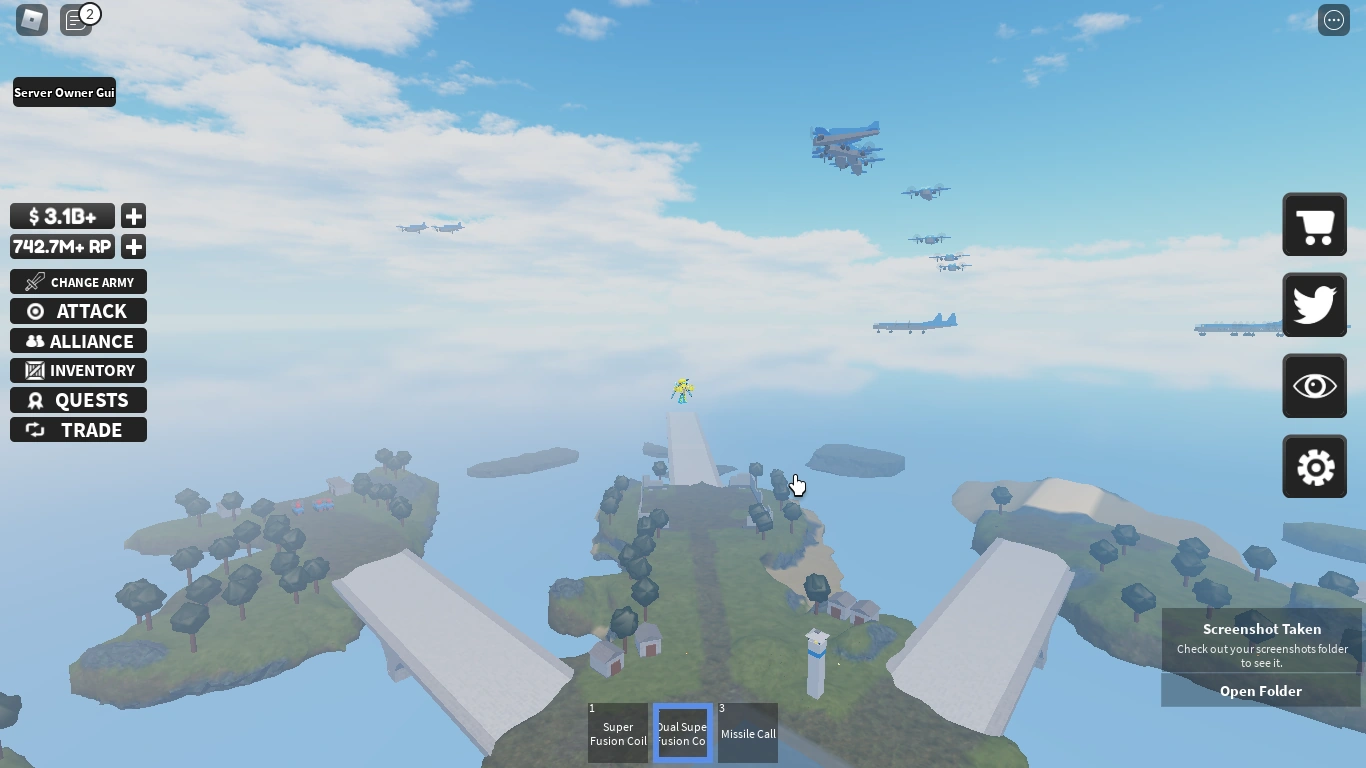The width and height of the screenshot is (1366, 768).
Task: Select the Attack crosshair icon
Action: pos(36,311)
